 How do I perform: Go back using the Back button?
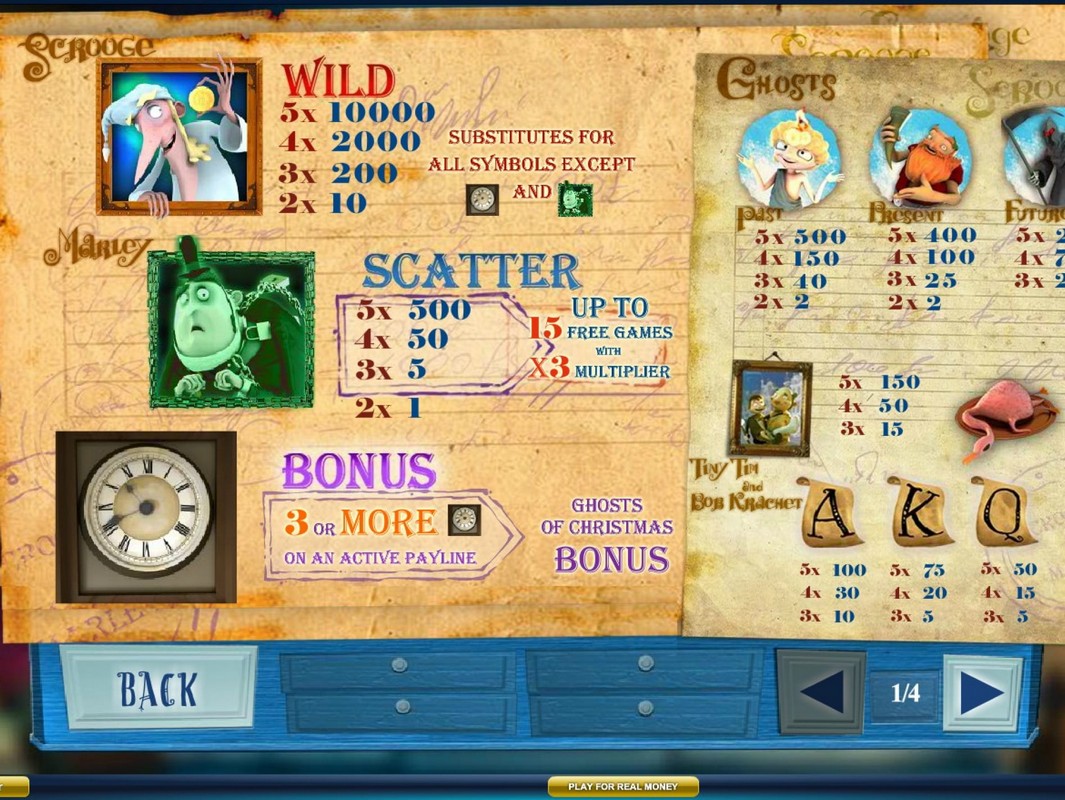point(158,688)
